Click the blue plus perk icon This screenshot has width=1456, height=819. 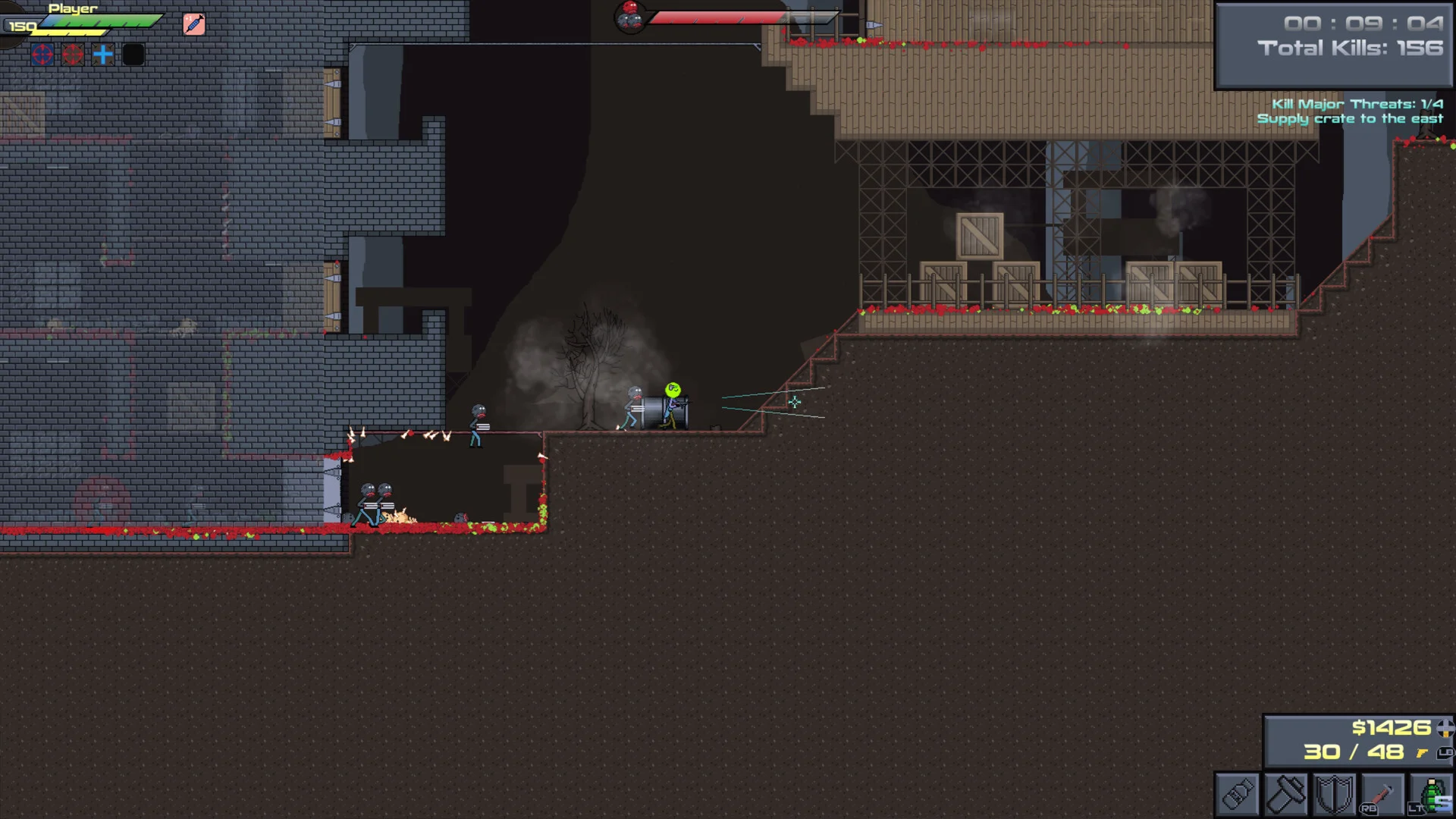point(103,55)
